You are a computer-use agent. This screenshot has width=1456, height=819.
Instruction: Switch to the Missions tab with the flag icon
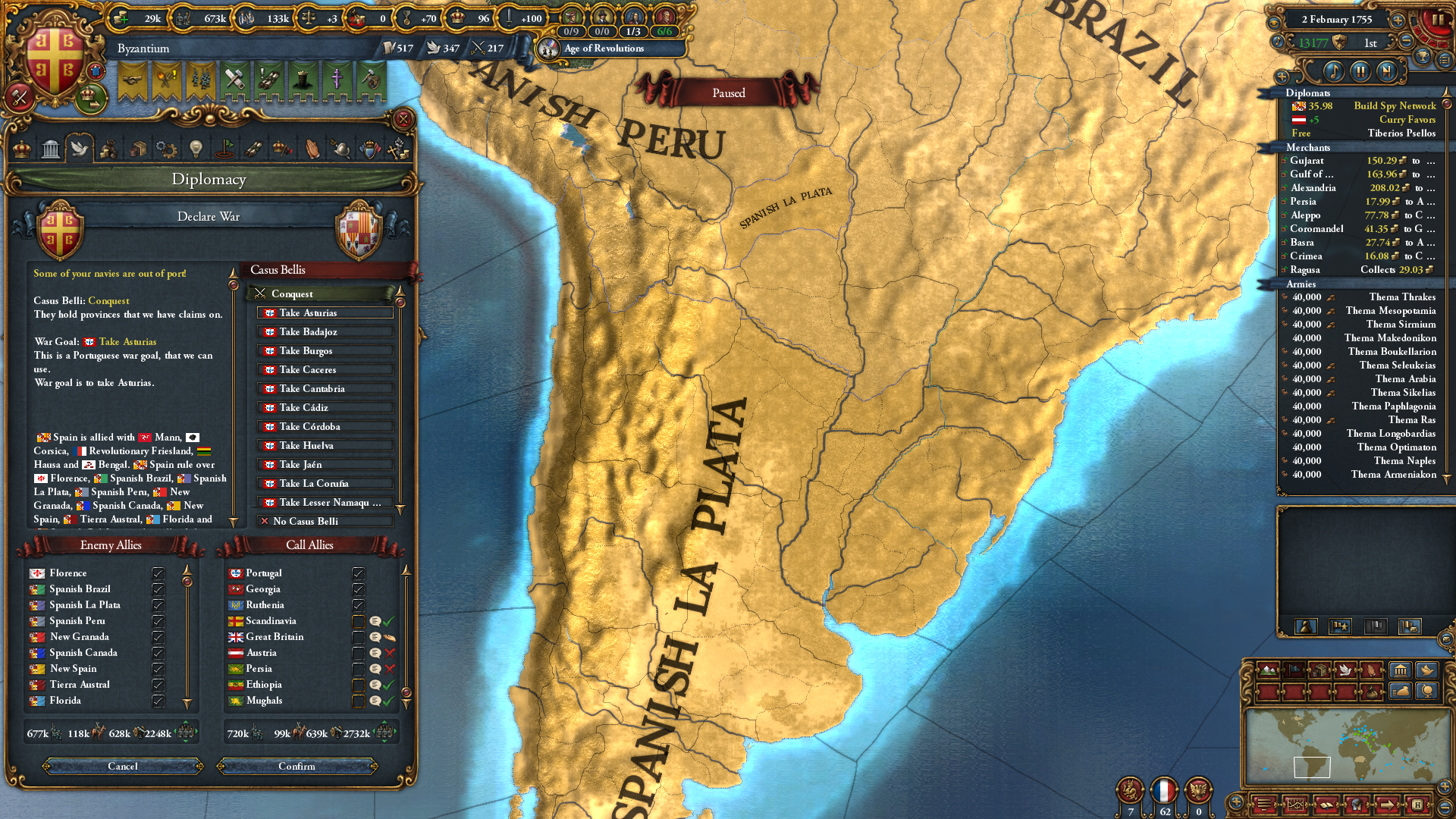224,149
